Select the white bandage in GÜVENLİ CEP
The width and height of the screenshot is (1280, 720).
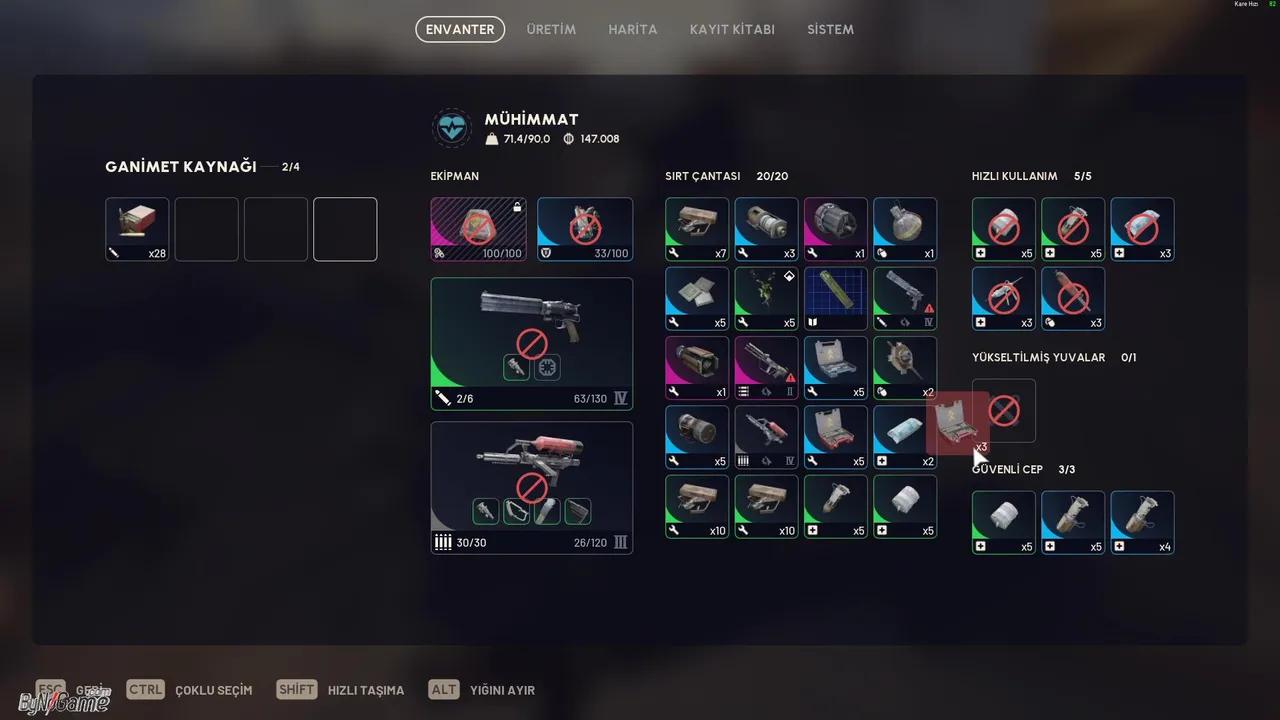(x=1004, y=522)
